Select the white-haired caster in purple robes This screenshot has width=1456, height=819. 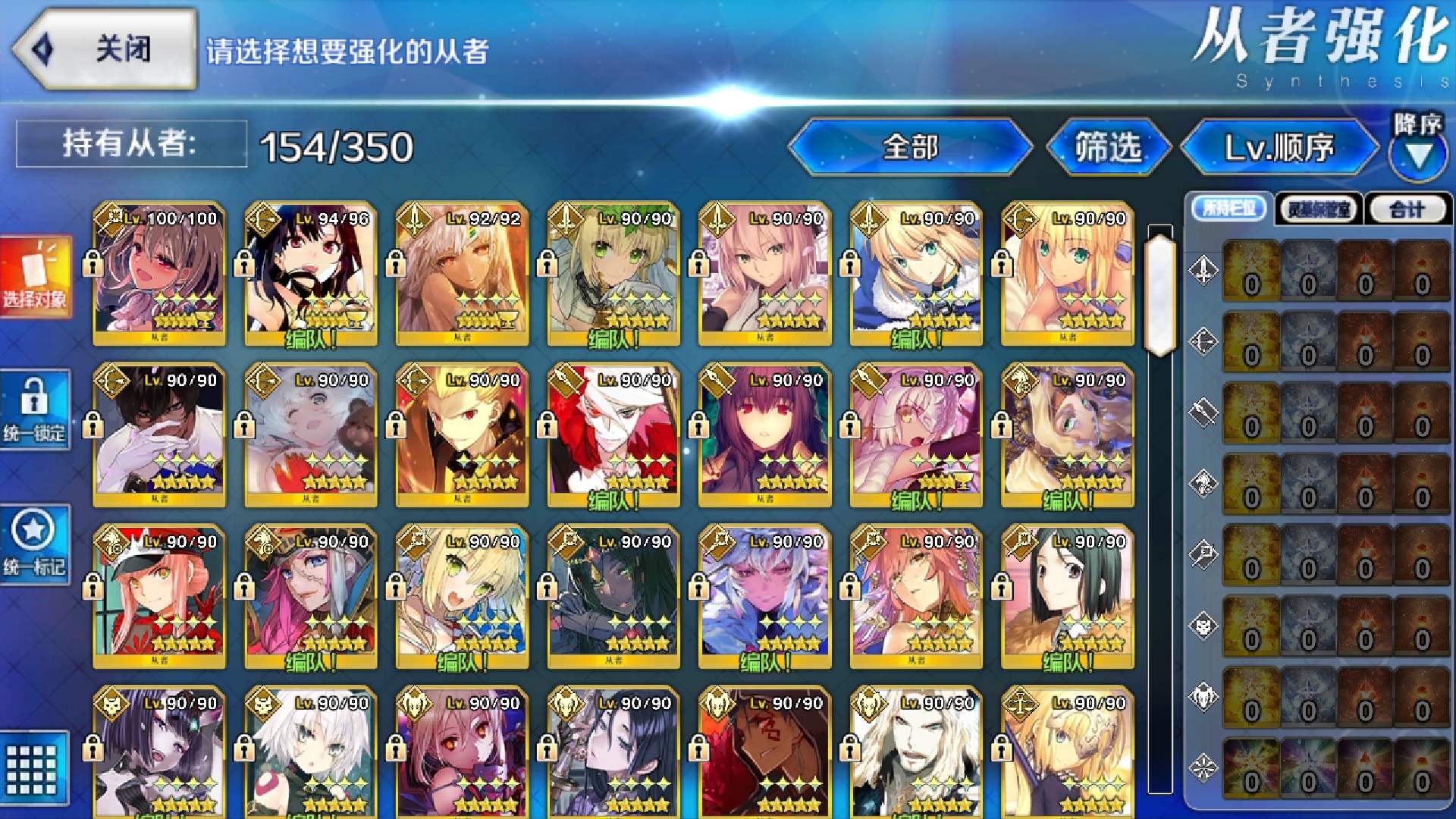coord(765,597)
